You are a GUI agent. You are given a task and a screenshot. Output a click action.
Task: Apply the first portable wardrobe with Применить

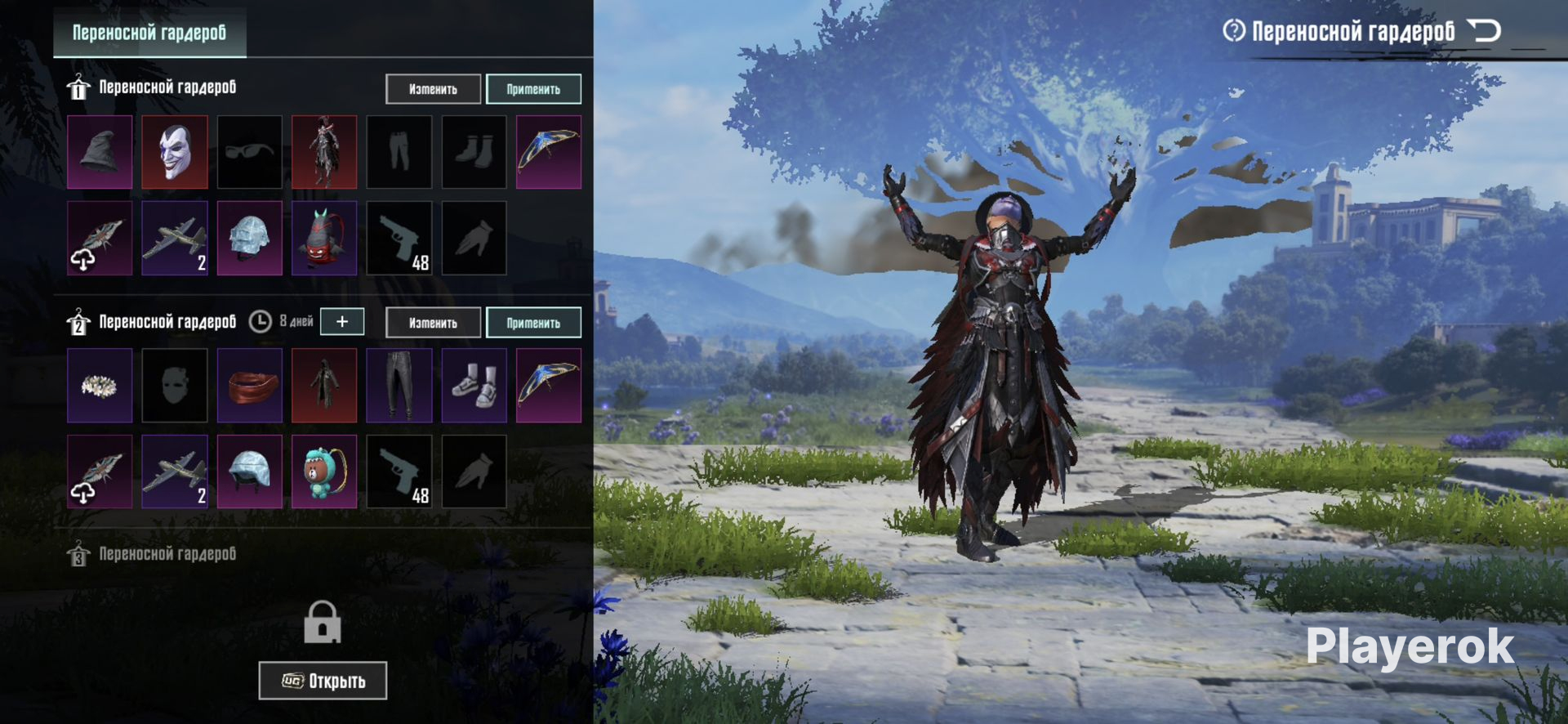click(x=533, y=89)
